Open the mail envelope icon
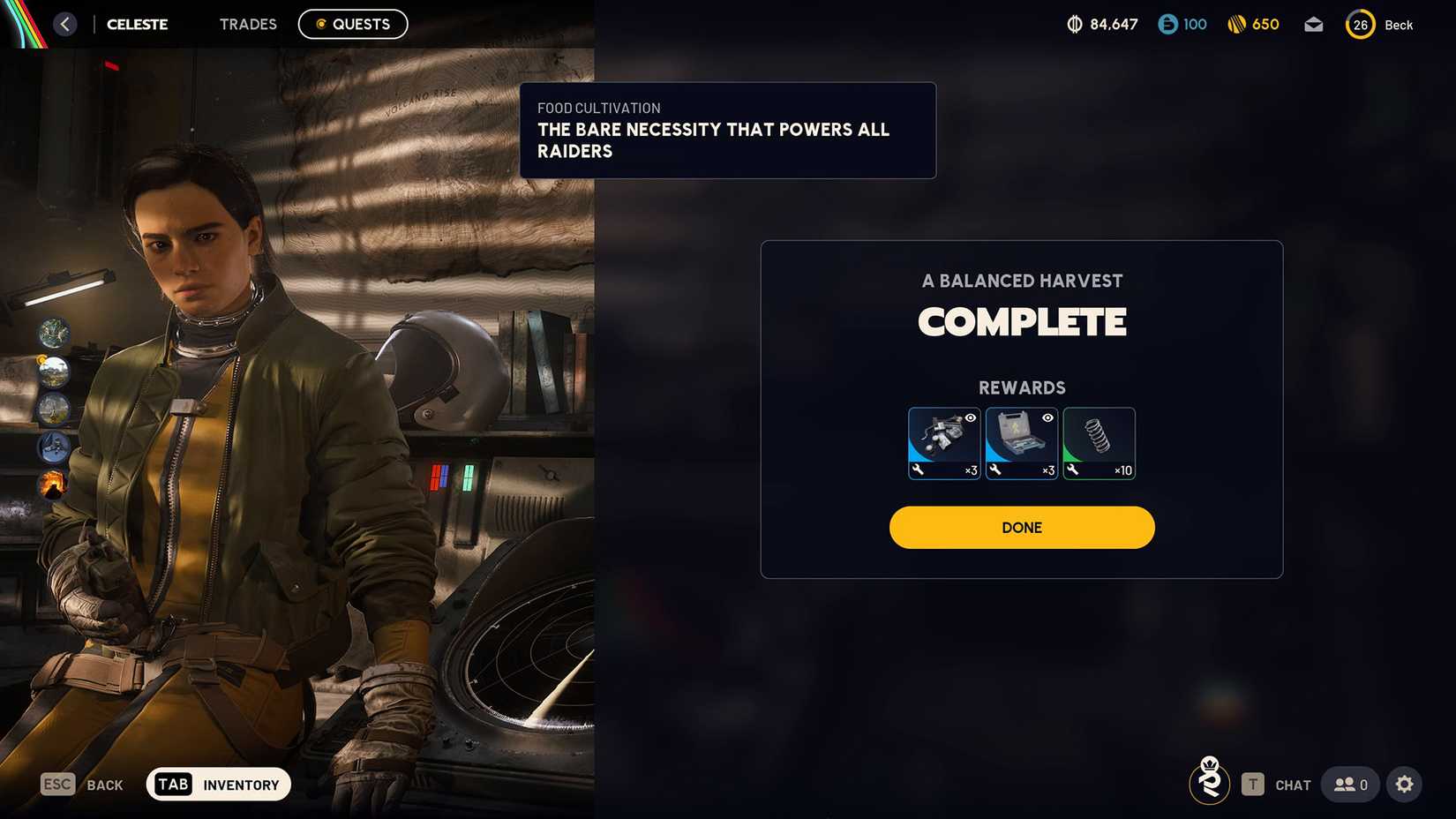Viewport: 1456px width, 819px height. [x=1313, y=25]
